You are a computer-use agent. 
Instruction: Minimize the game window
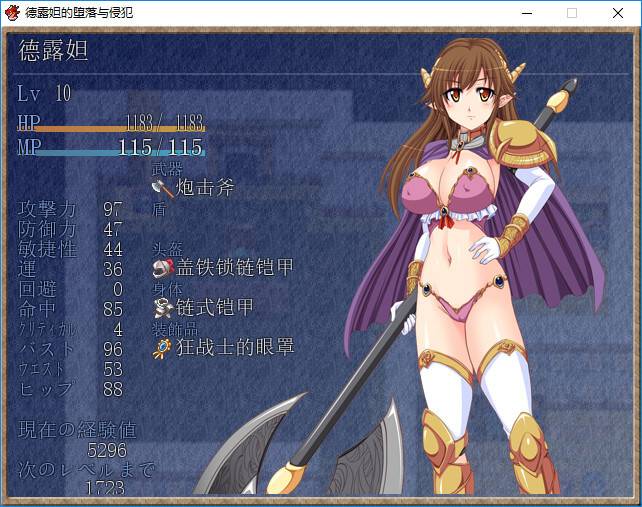[526, 13]
